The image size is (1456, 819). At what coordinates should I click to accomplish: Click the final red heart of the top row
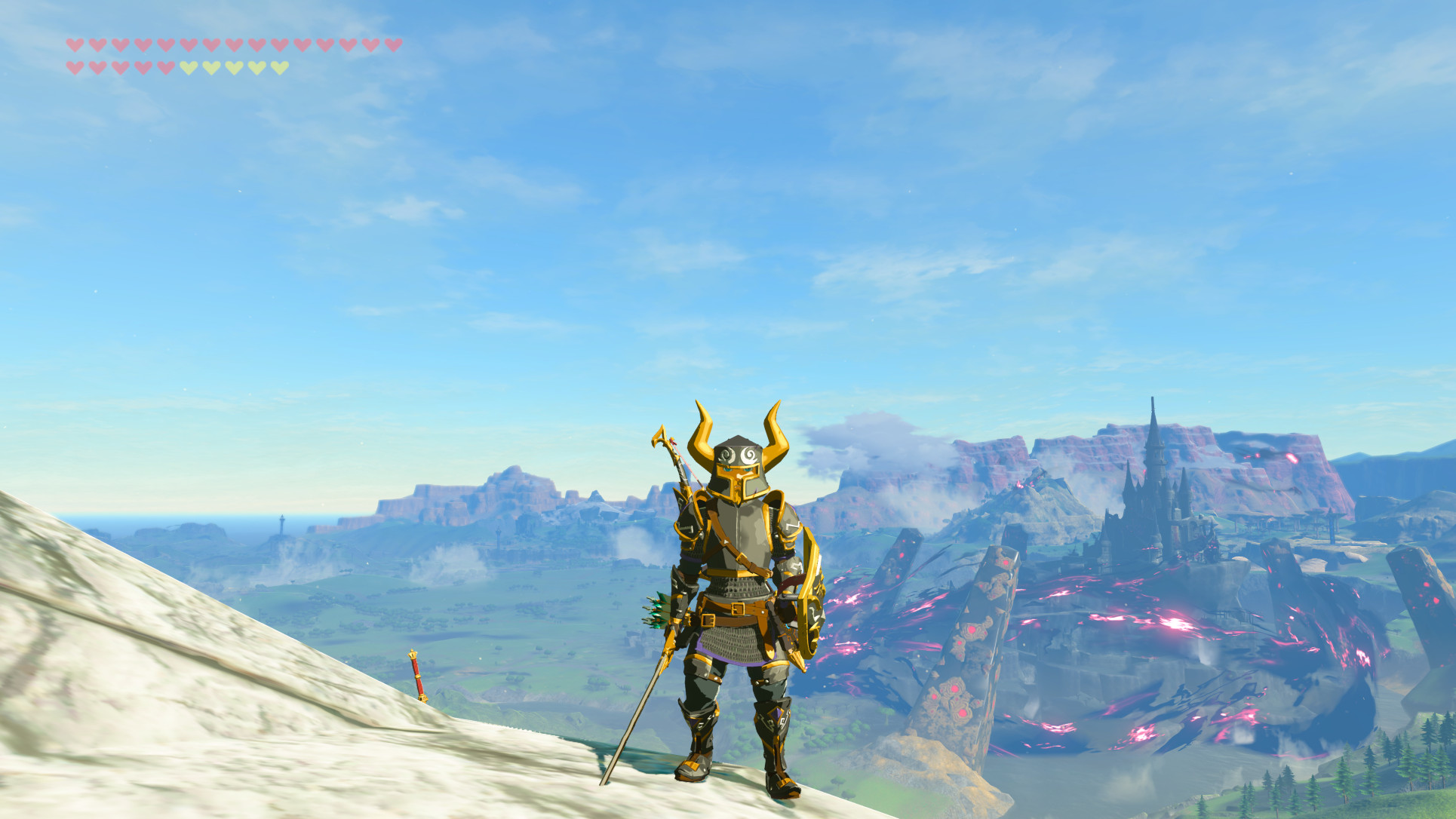[394, 46]
